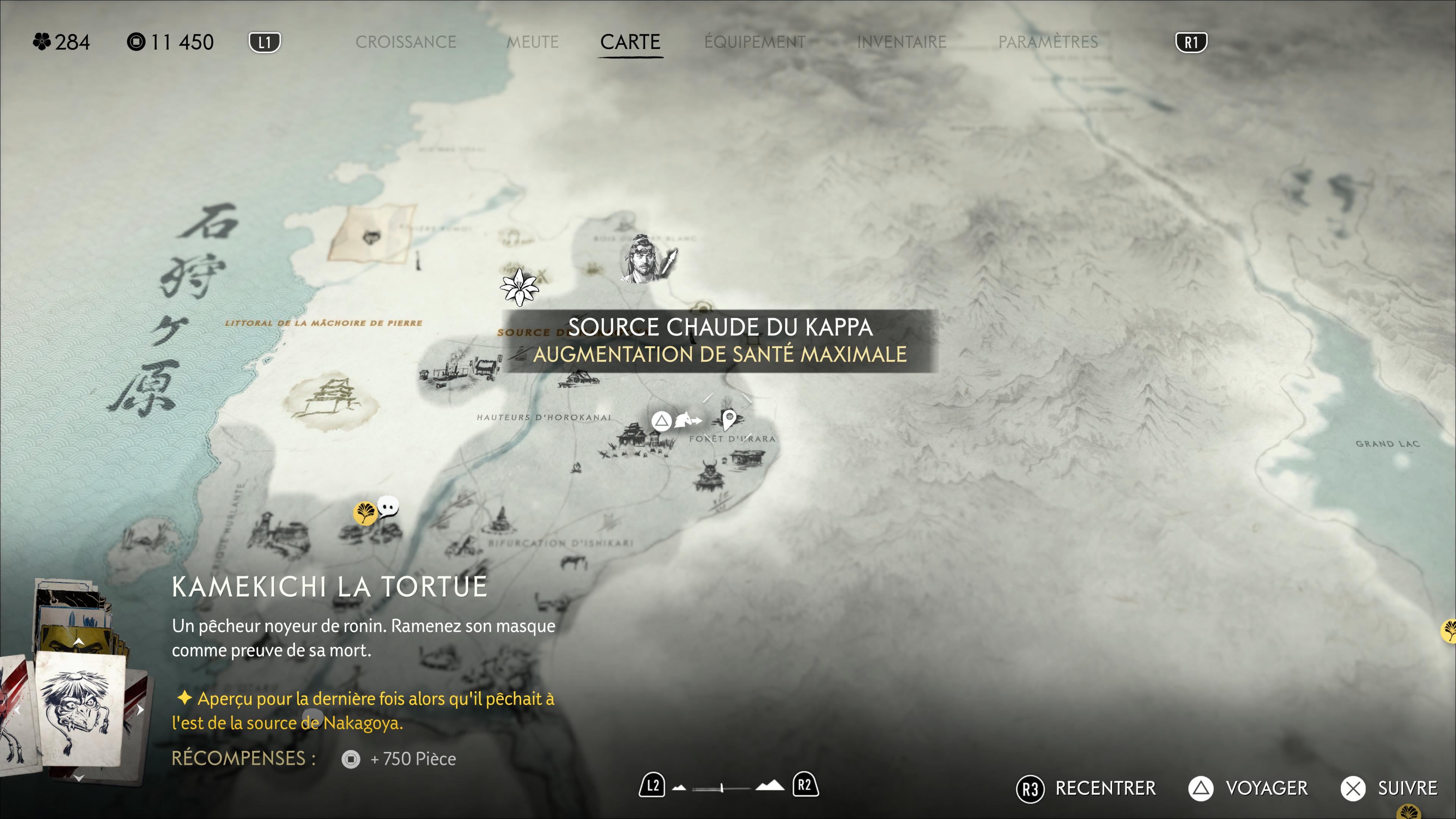Open the Meute tab

tap(532, 42)
